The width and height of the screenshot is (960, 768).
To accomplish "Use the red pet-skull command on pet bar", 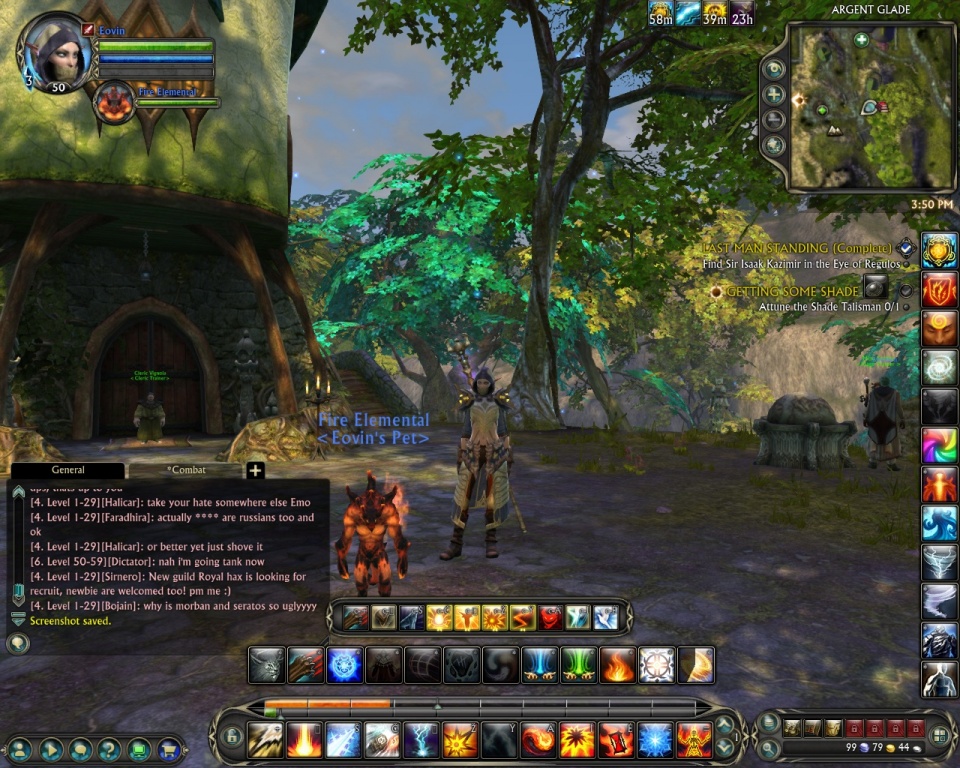I will point(551,618).
